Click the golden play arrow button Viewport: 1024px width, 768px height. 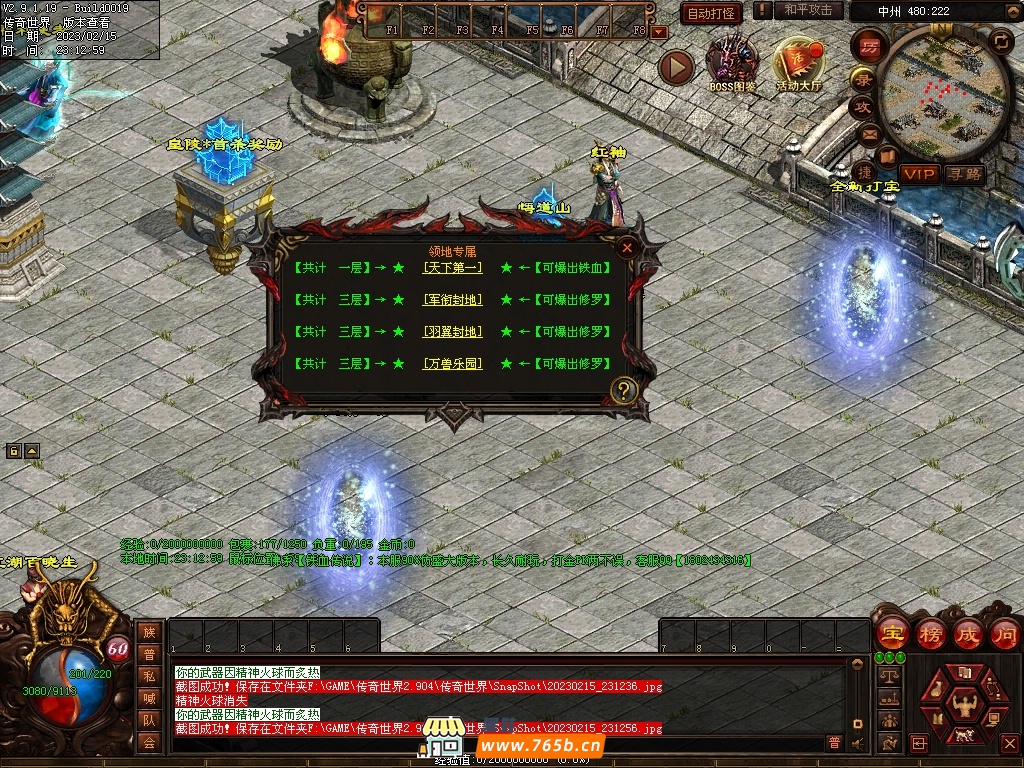[x=677, y=67]
